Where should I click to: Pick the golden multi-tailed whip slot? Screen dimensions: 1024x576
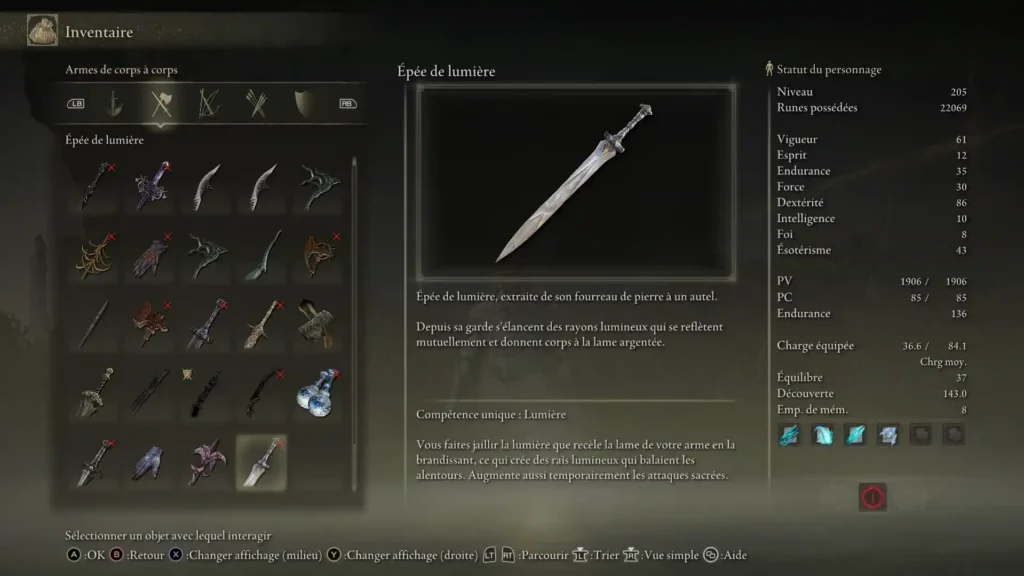[x=97, y=255]
